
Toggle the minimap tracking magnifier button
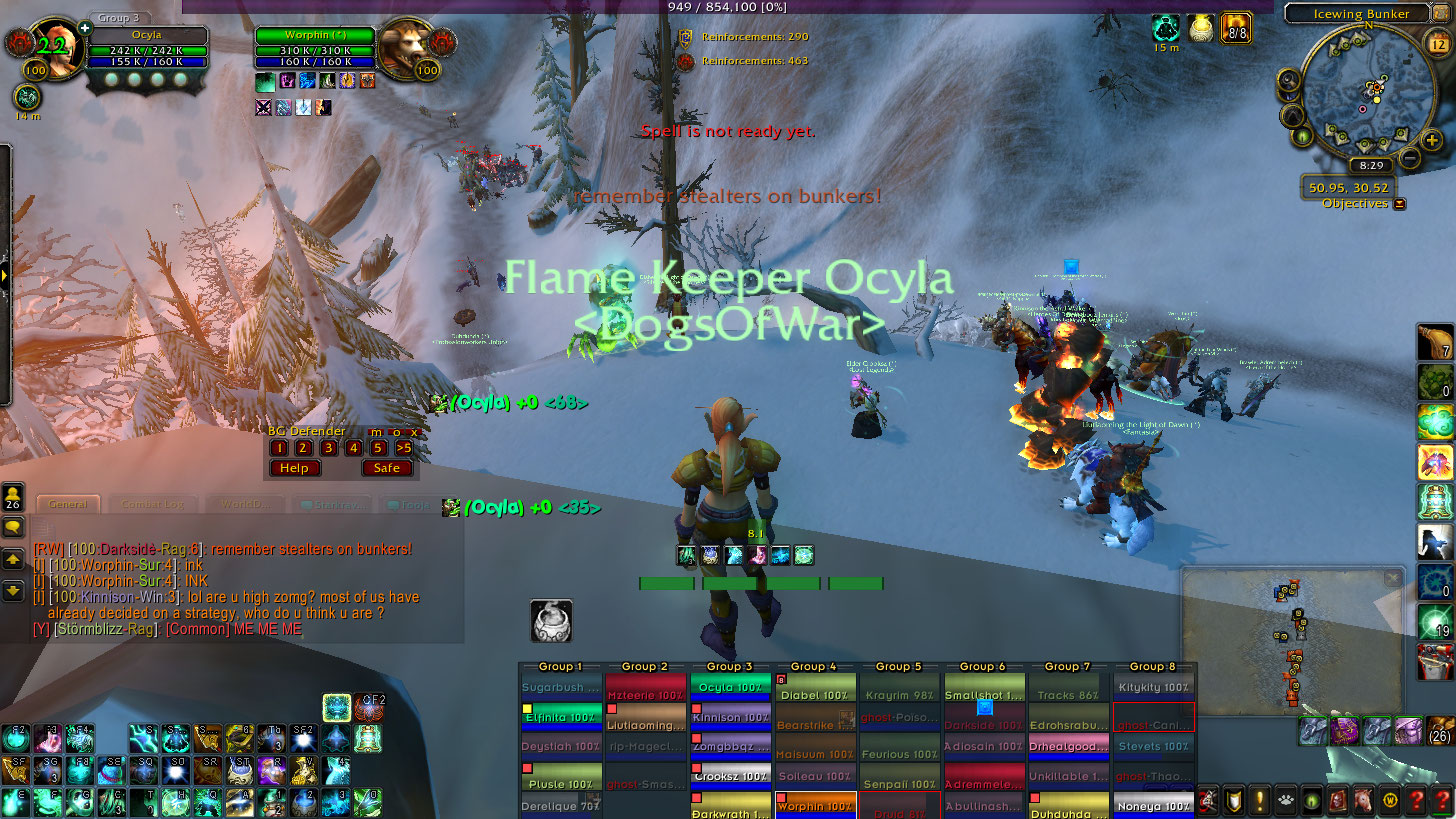pos(1289,82)
